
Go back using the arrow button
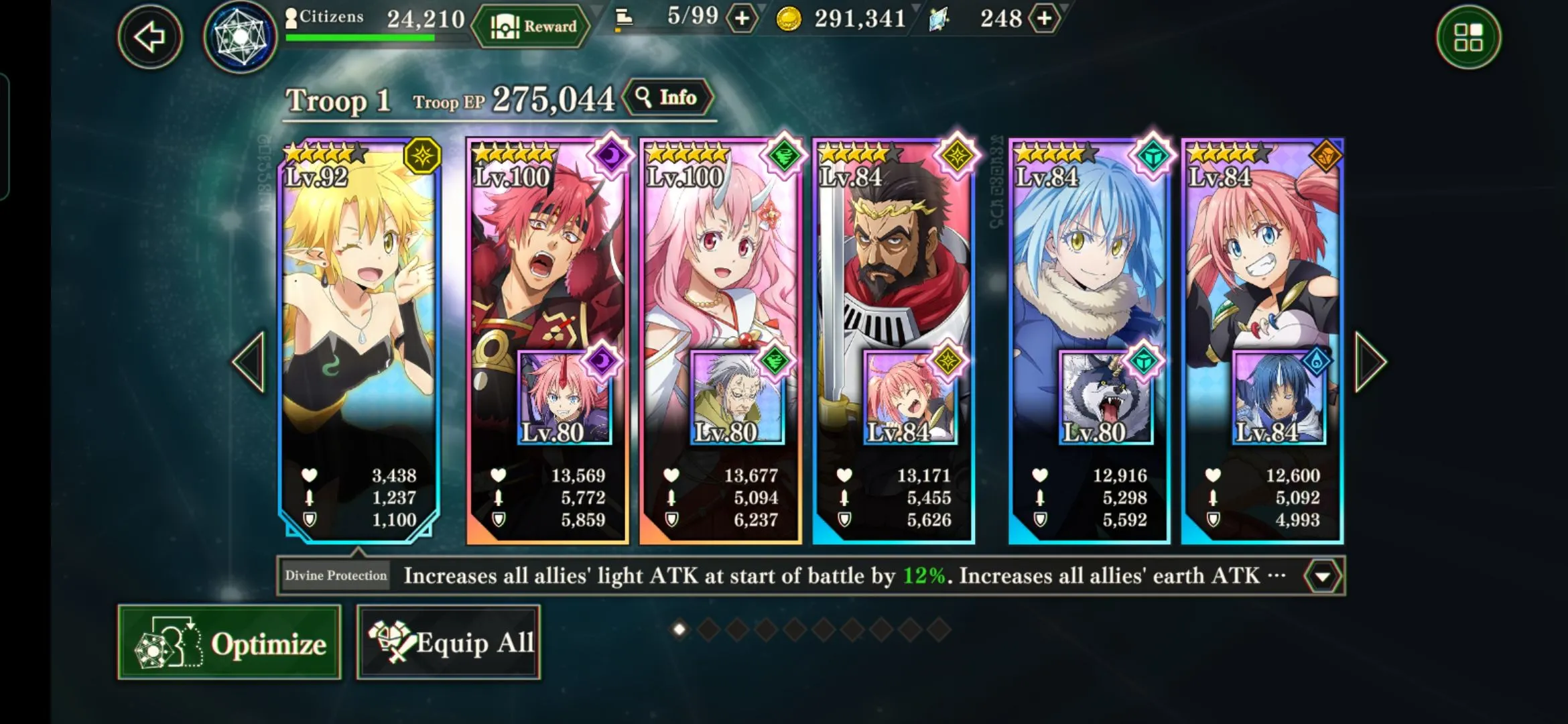point(150,36)
